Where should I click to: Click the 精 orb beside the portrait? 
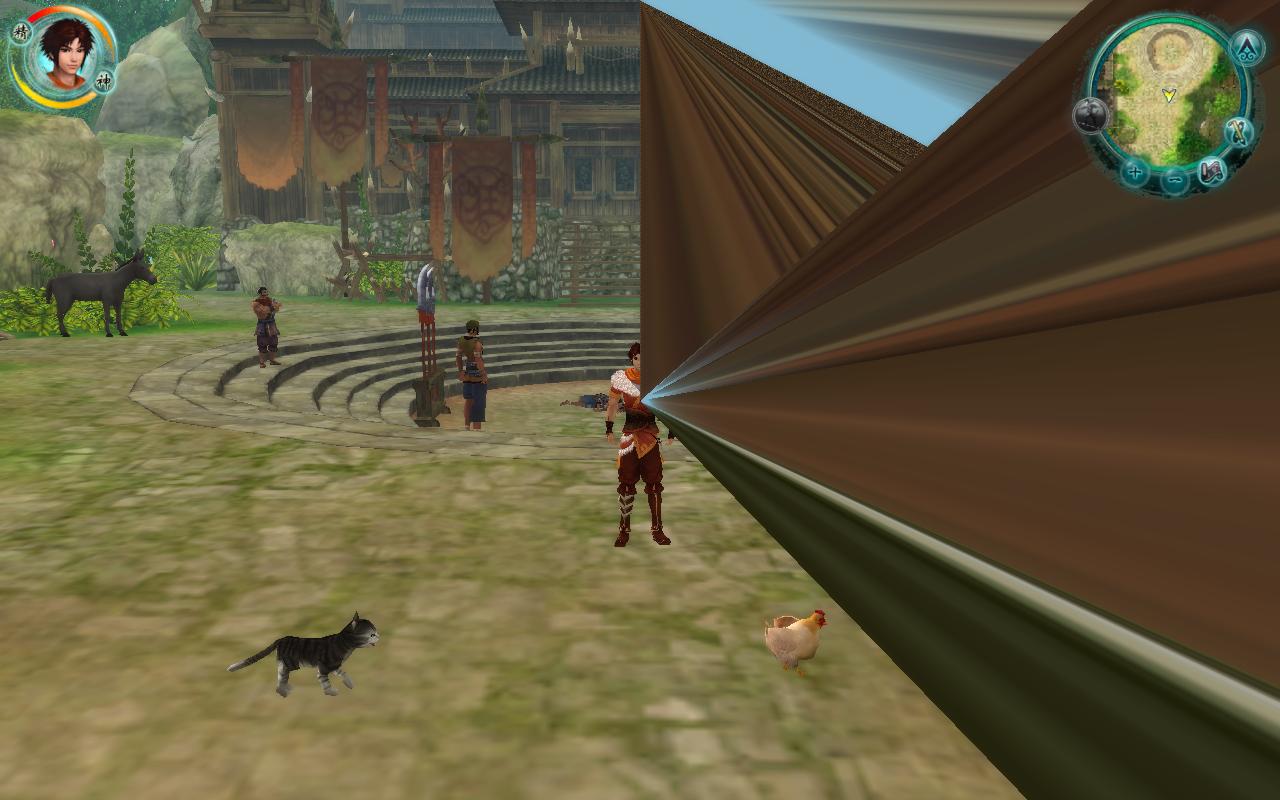(x=21, y=32)
